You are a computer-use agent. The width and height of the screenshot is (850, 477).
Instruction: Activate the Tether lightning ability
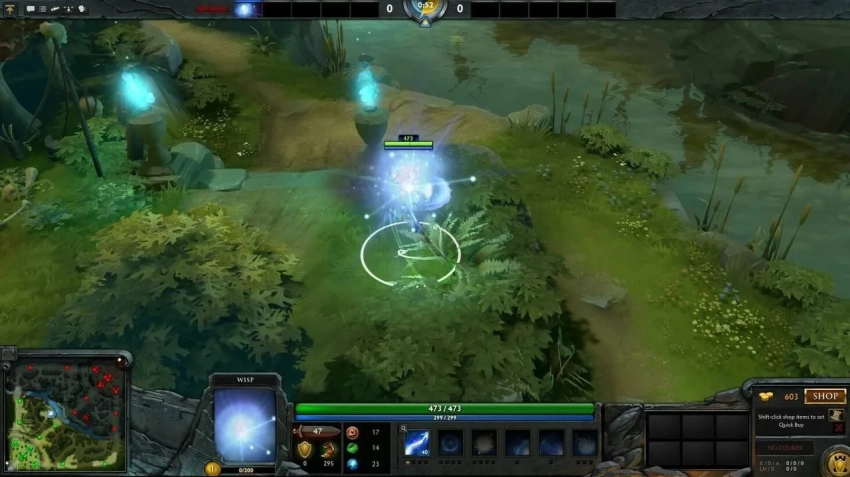point(416,443)
